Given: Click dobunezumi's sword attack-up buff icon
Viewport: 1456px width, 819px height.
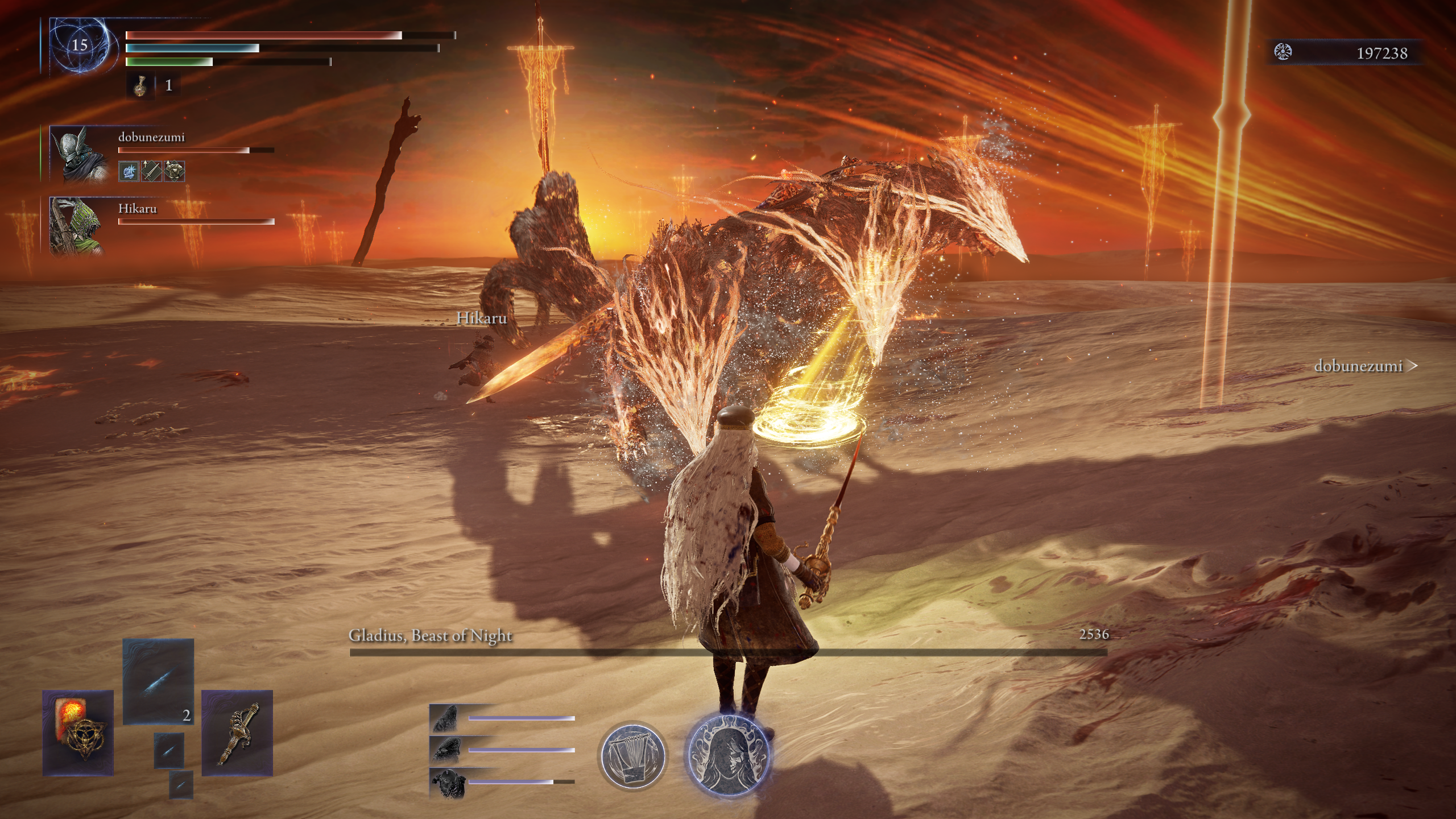Looking at the screenshot, I should (x=151, y=171).
